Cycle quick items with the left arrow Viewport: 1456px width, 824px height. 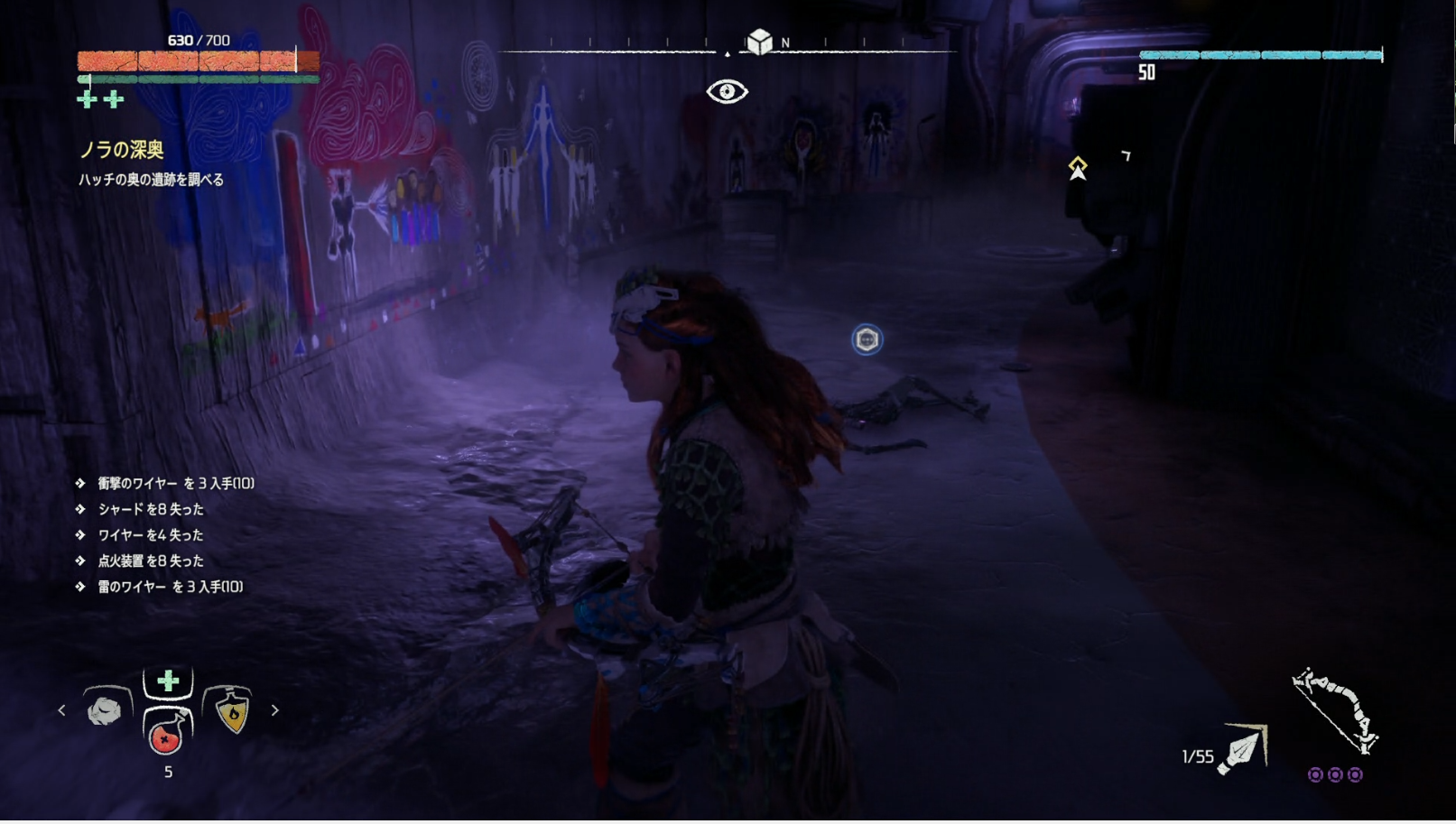[61, 710]
